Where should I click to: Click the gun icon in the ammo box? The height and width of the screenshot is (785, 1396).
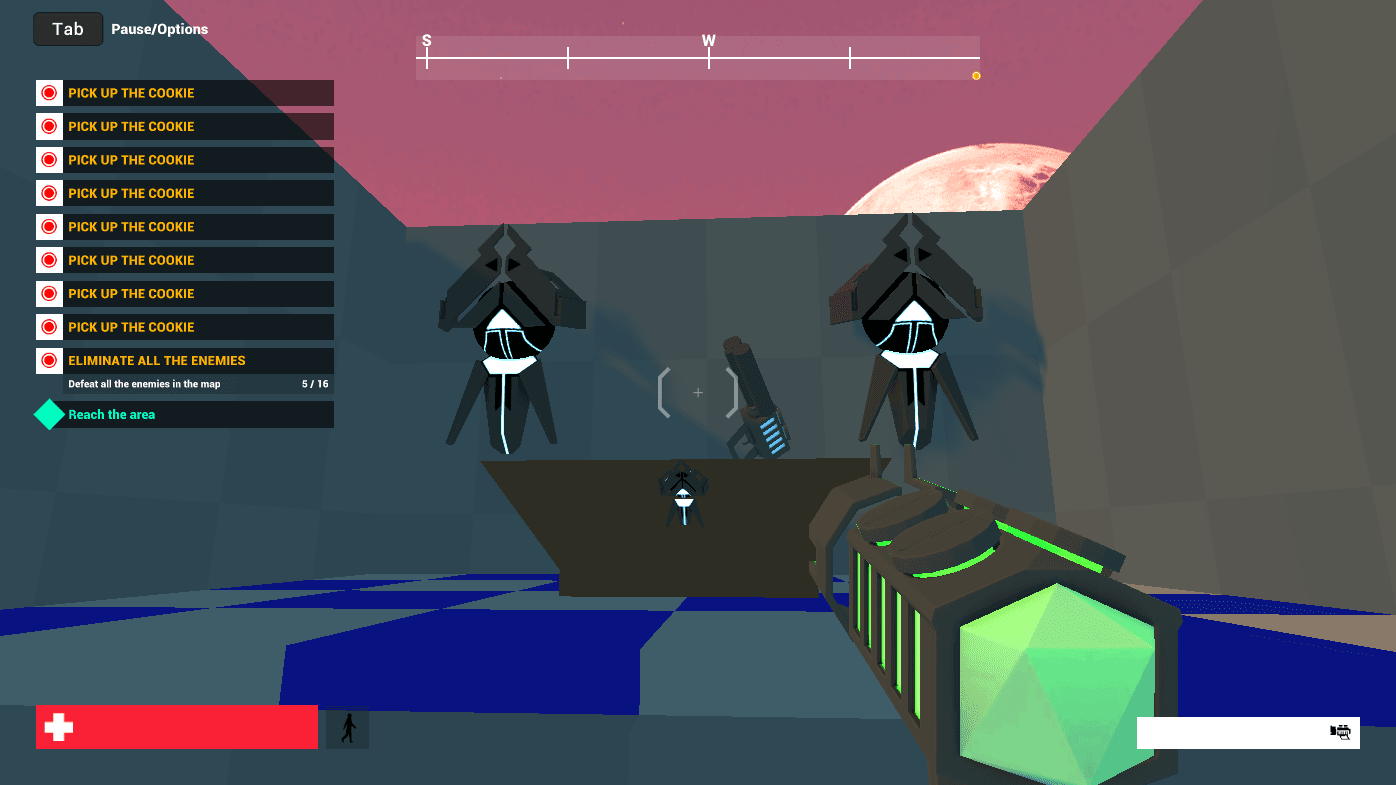[x=1341, y=731]
